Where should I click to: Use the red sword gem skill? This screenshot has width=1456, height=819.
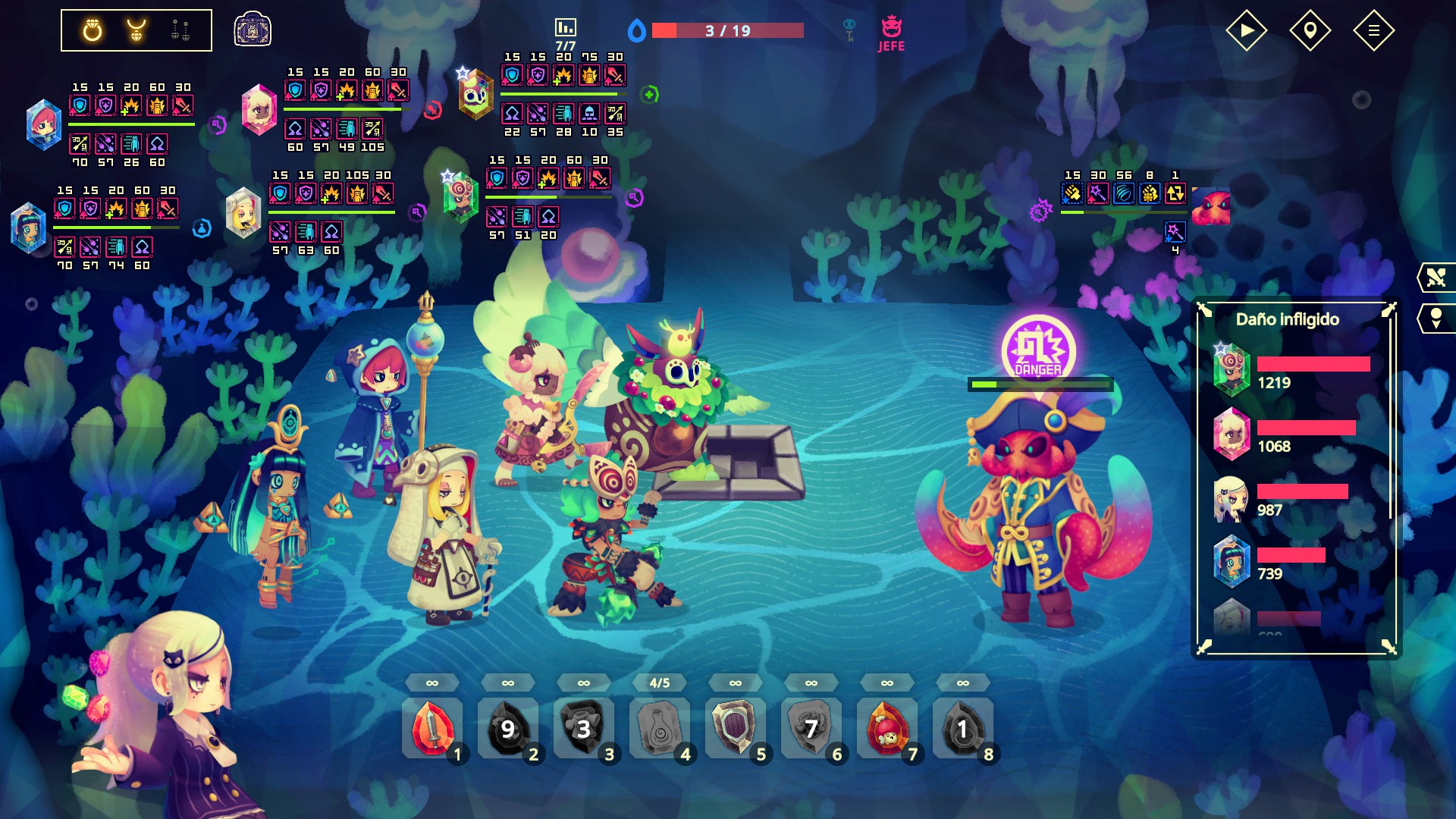tap(432, 728)
